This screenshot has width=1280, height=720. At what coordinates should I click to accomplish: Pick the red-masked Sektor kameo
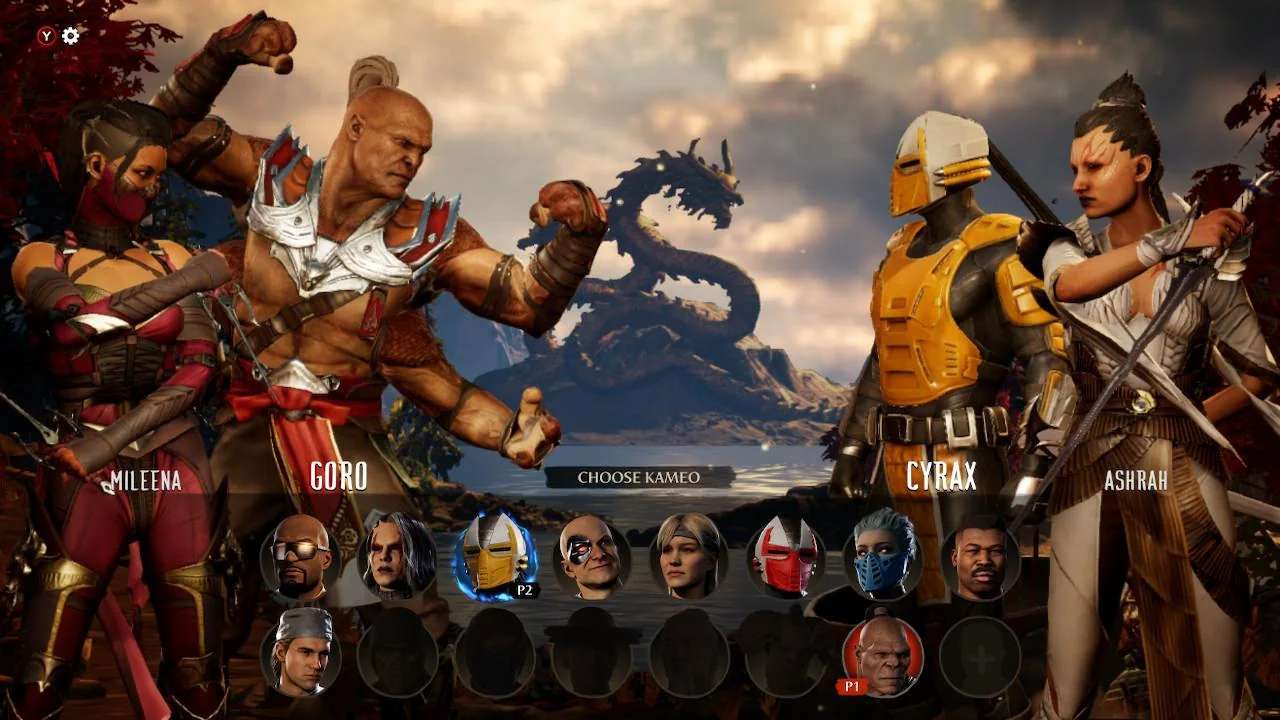coord(786,556)
